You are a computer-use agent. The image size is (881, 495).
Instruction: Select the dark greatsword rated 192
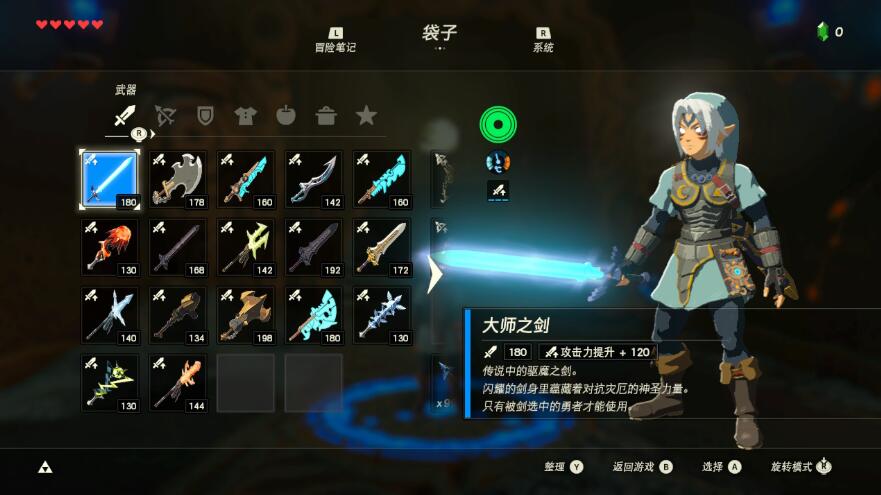point(313,247)
